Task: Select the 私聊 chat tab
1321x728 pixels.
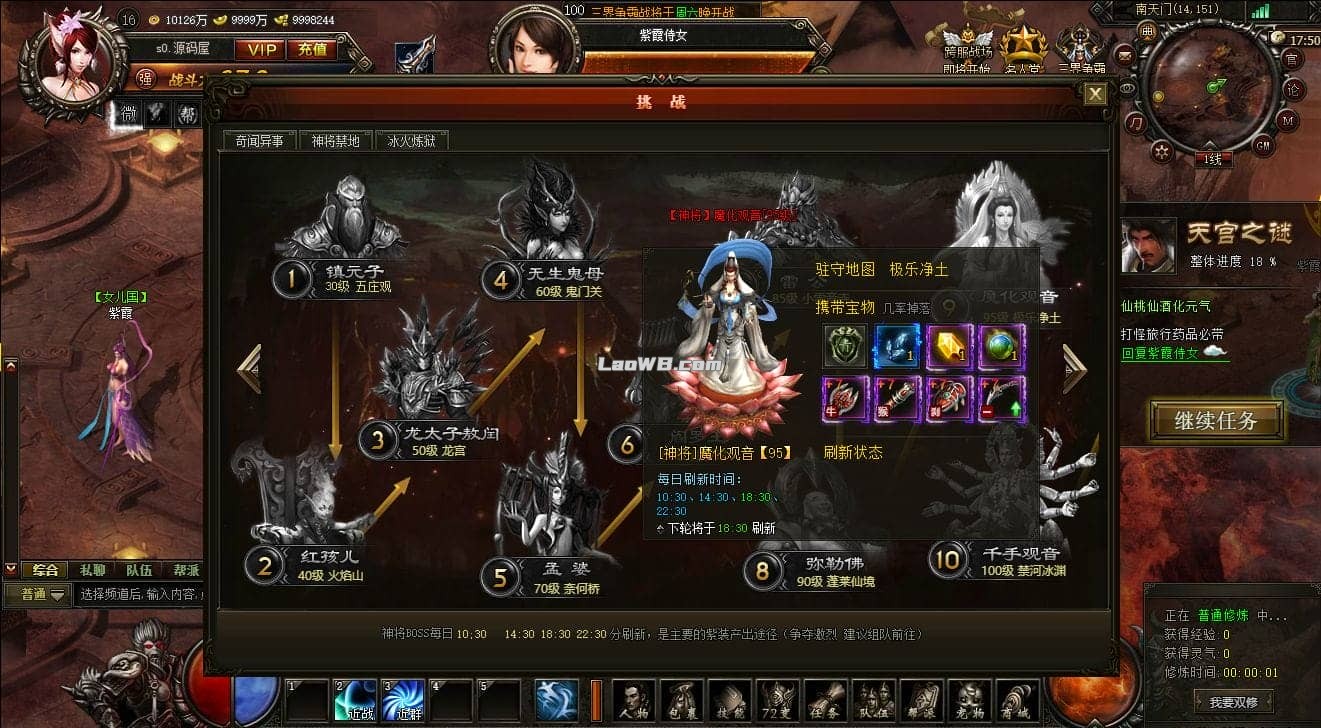Action: point(93,570)
